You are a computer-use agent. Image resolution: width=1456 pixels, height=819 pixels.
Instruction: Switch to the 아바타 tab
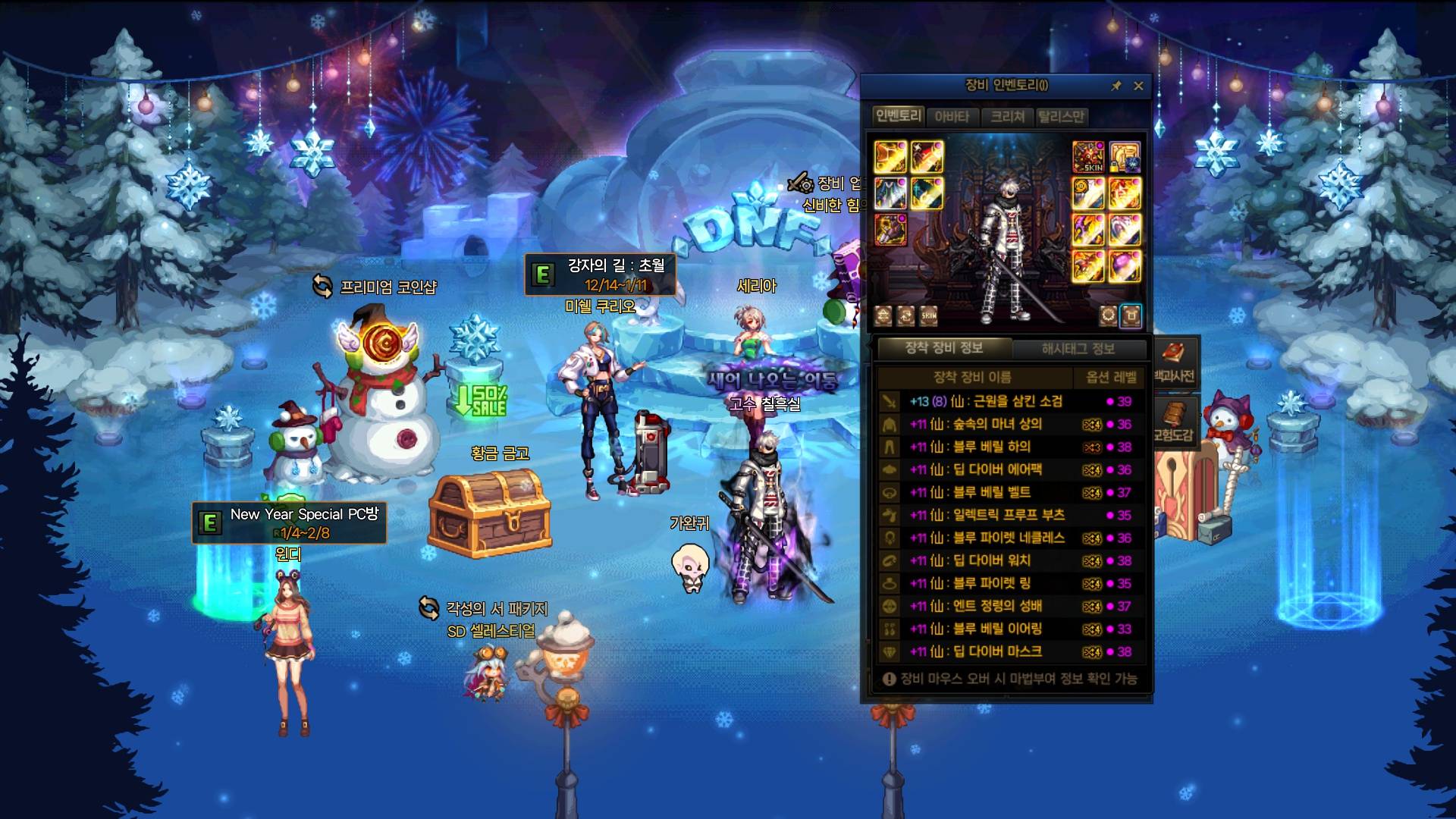tap(952, 117)
